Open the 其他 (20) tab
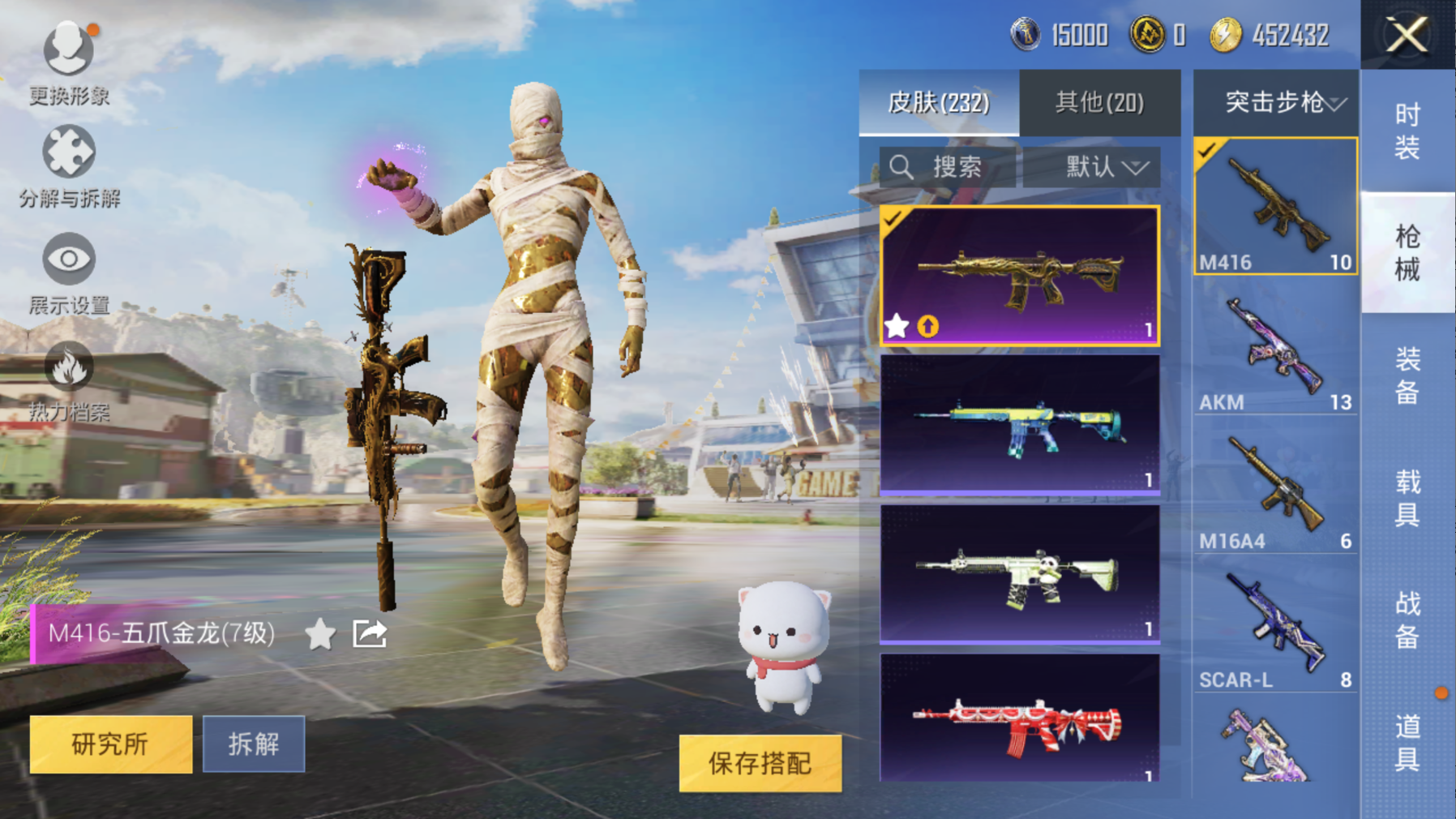 click(1099, 103)
